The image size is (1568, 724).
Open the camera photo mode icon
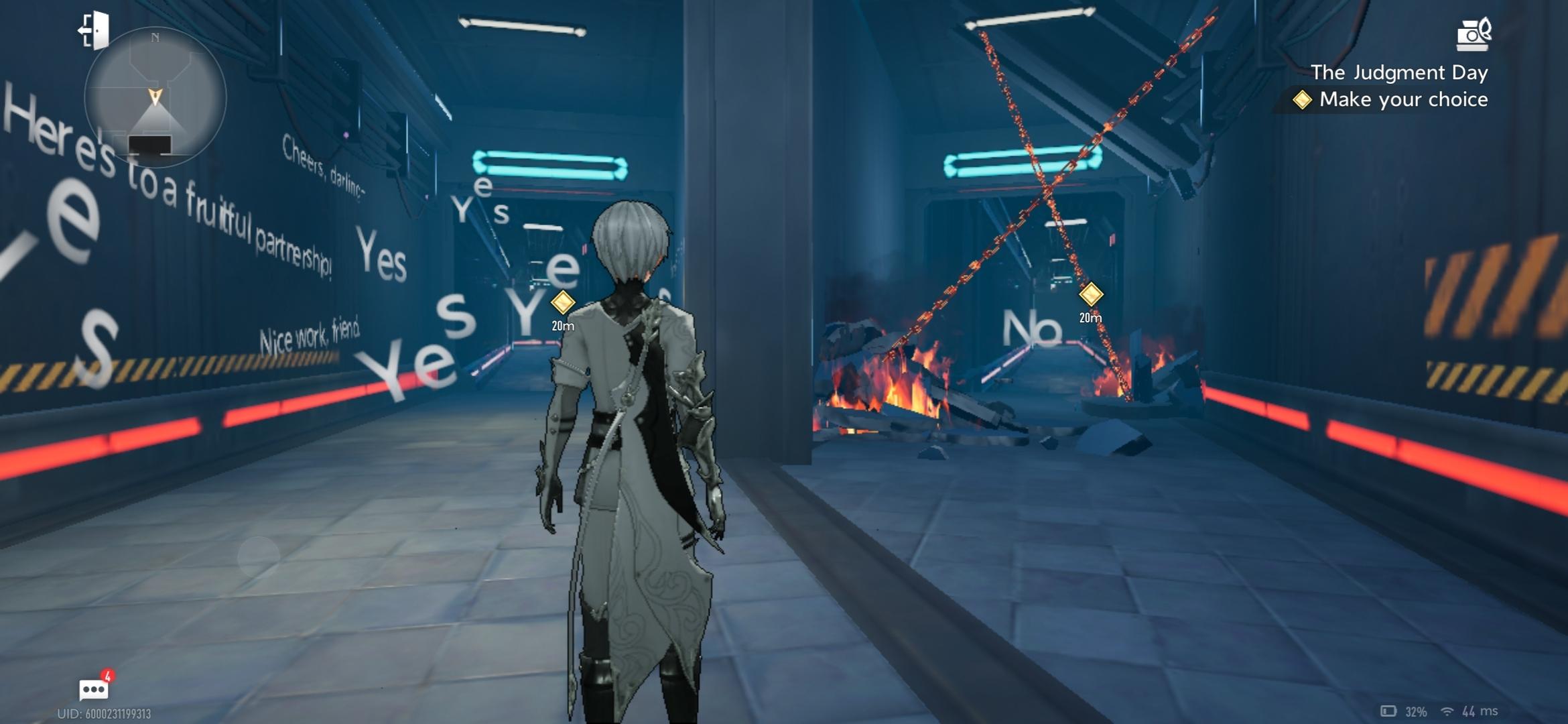click(x=1474, y=34)
